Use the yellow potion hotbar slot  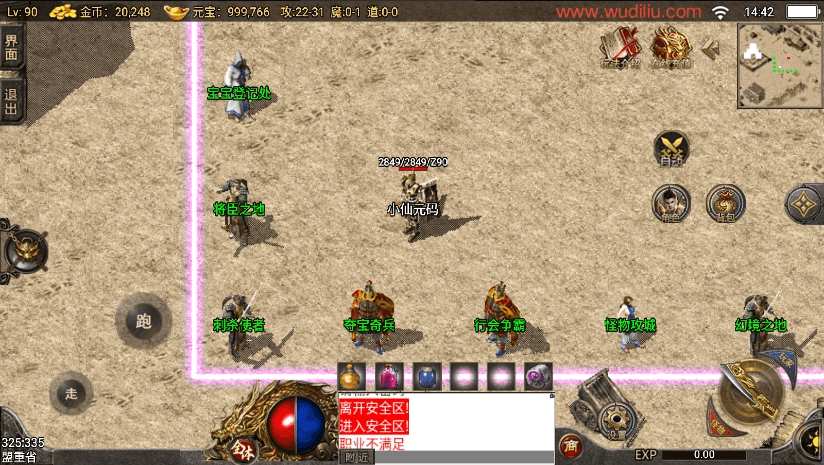[x=351, y=377]
